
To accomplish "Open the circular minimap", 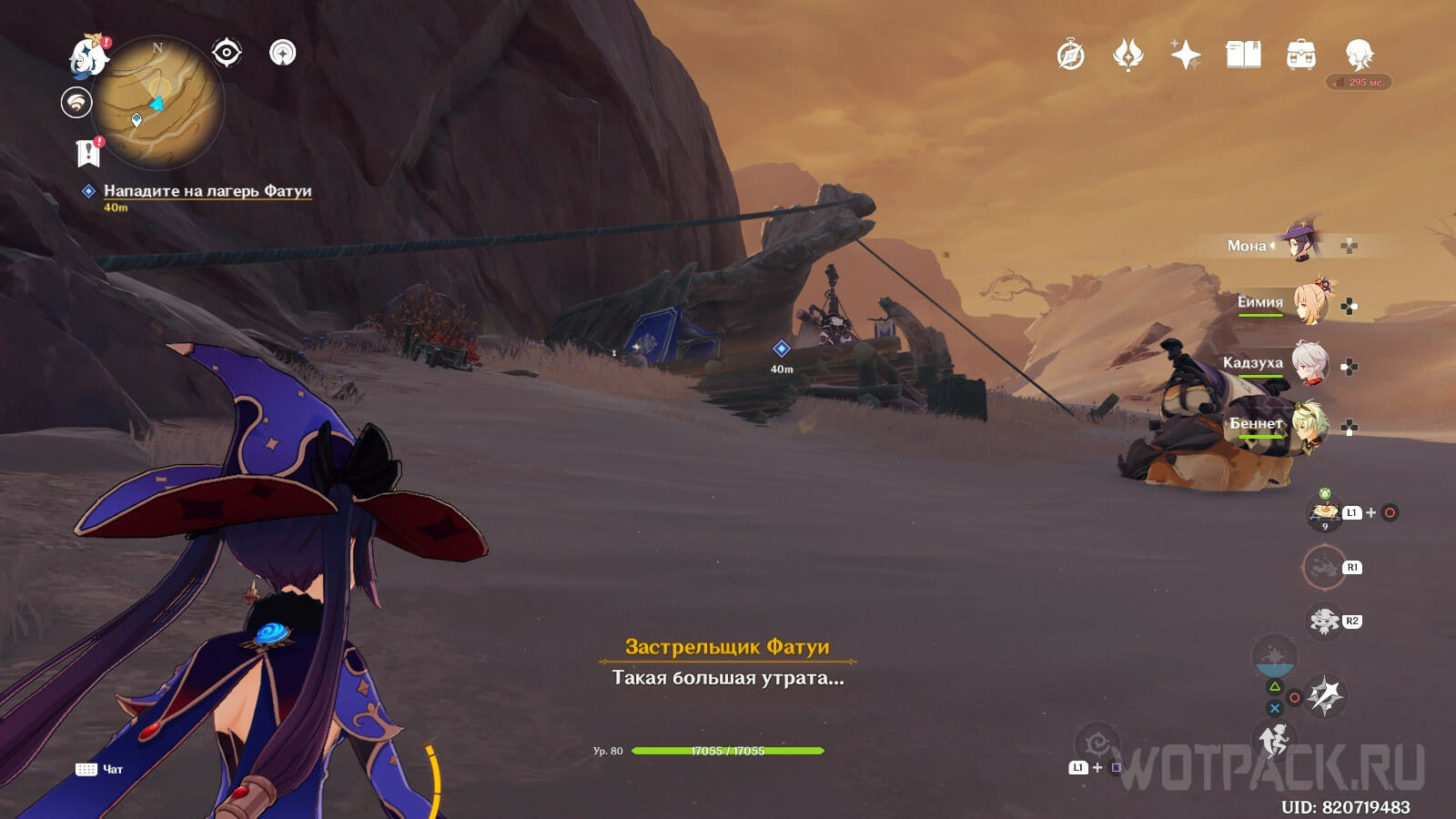I will (158, 103).
